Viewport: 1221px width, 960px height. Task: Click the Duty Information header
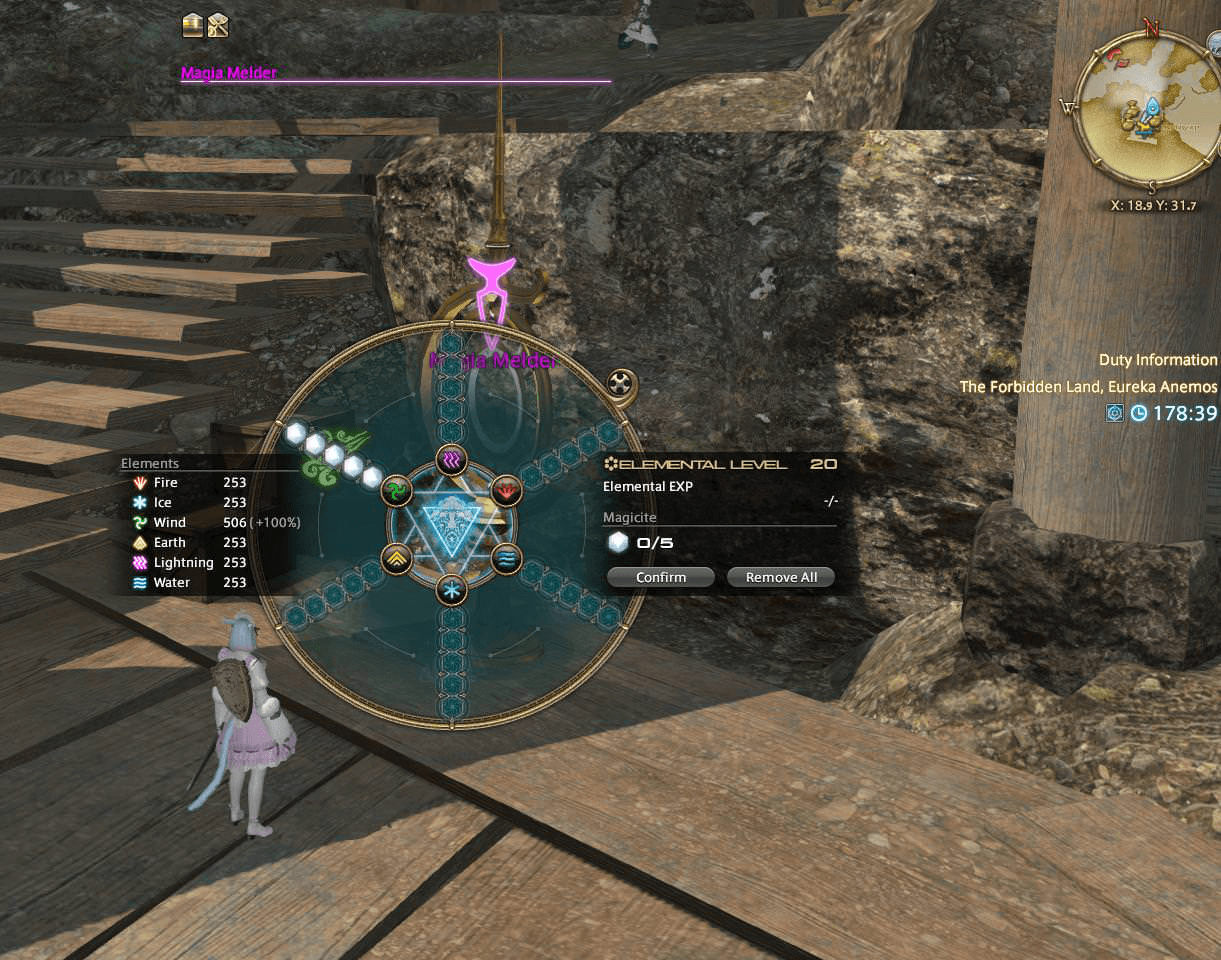click(1158, 360)
